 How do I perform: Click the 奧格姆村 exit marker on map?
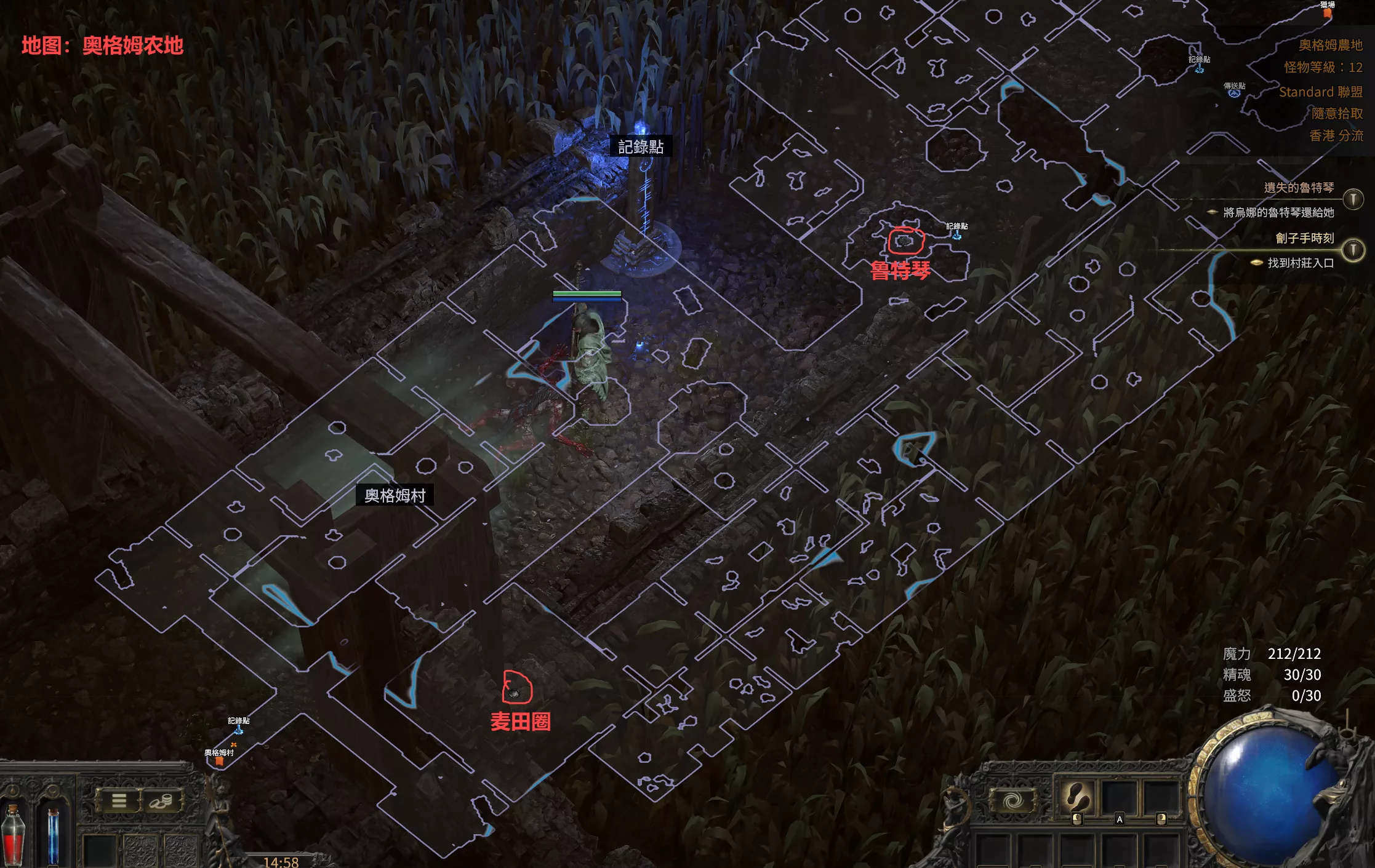point(219,761)
